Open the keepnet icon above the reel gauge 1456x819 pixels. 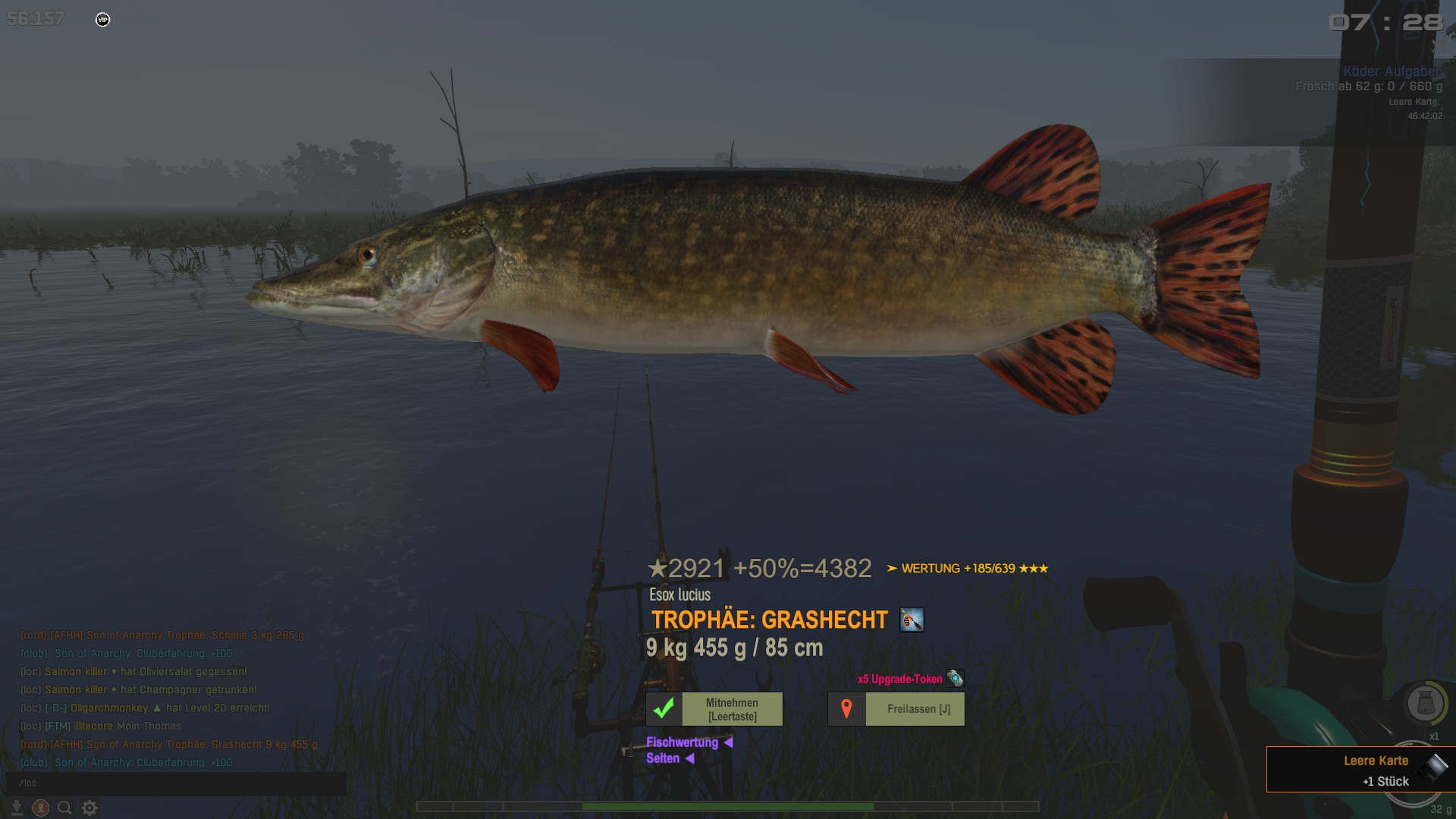(1425, 704)
